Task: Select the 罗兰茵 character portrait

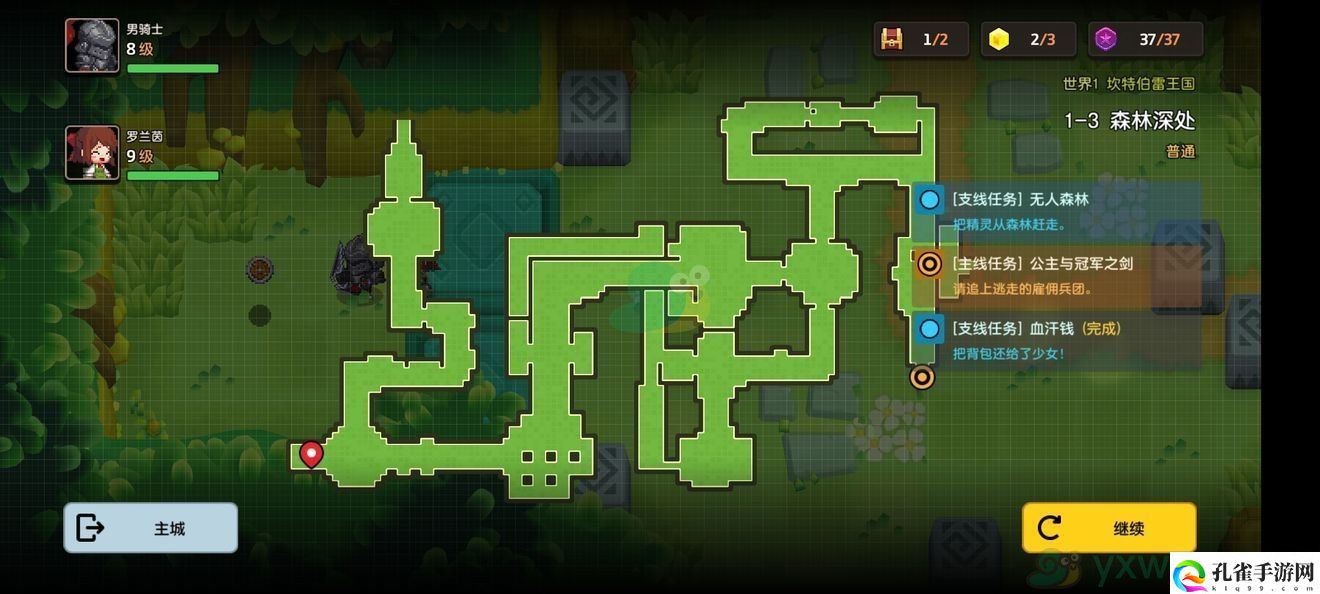Action: pyautogui.click(x=92, y=152)
